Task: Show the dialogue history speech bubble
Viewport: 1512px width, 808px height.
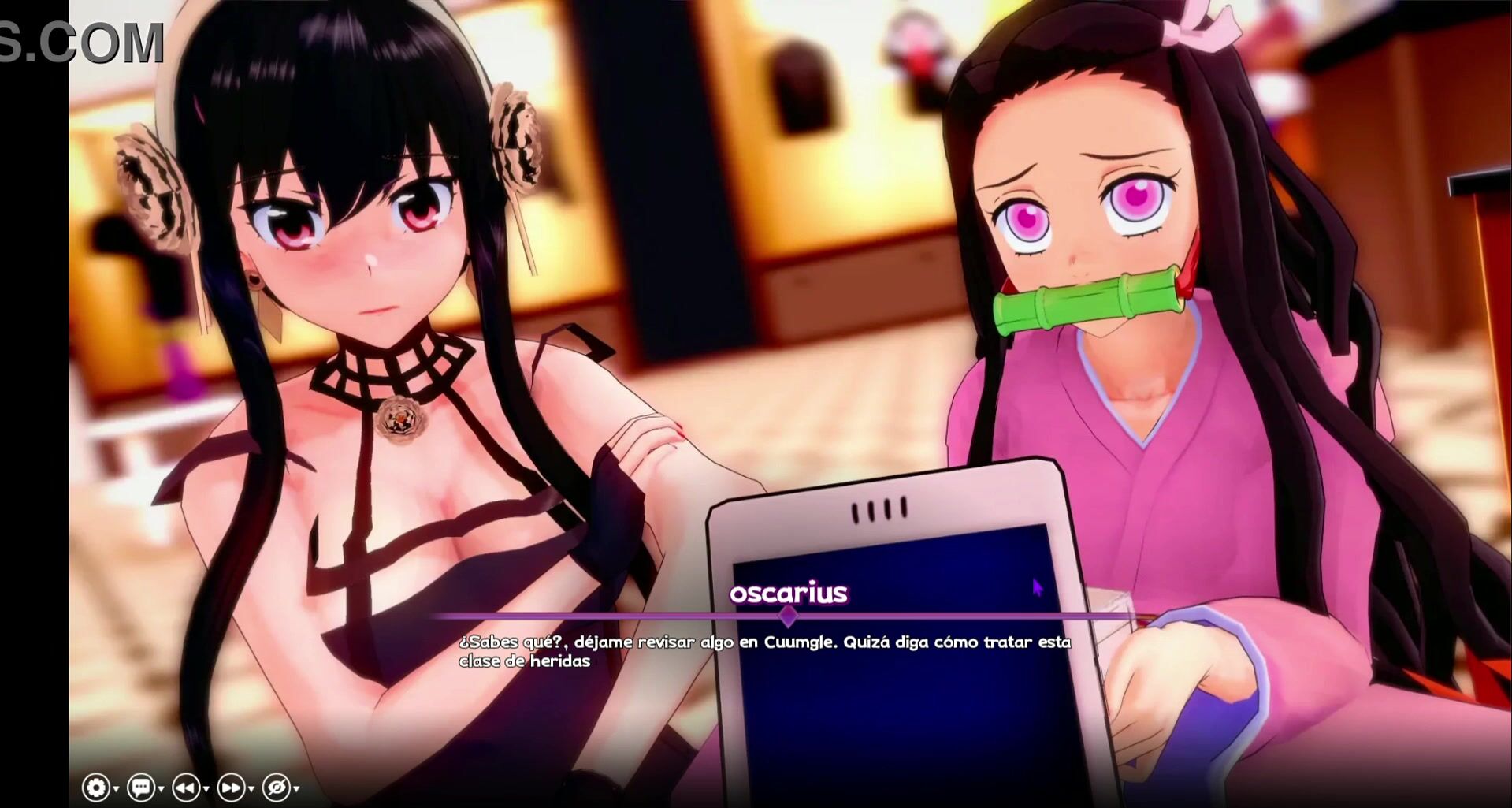Action: pos(141,787)
